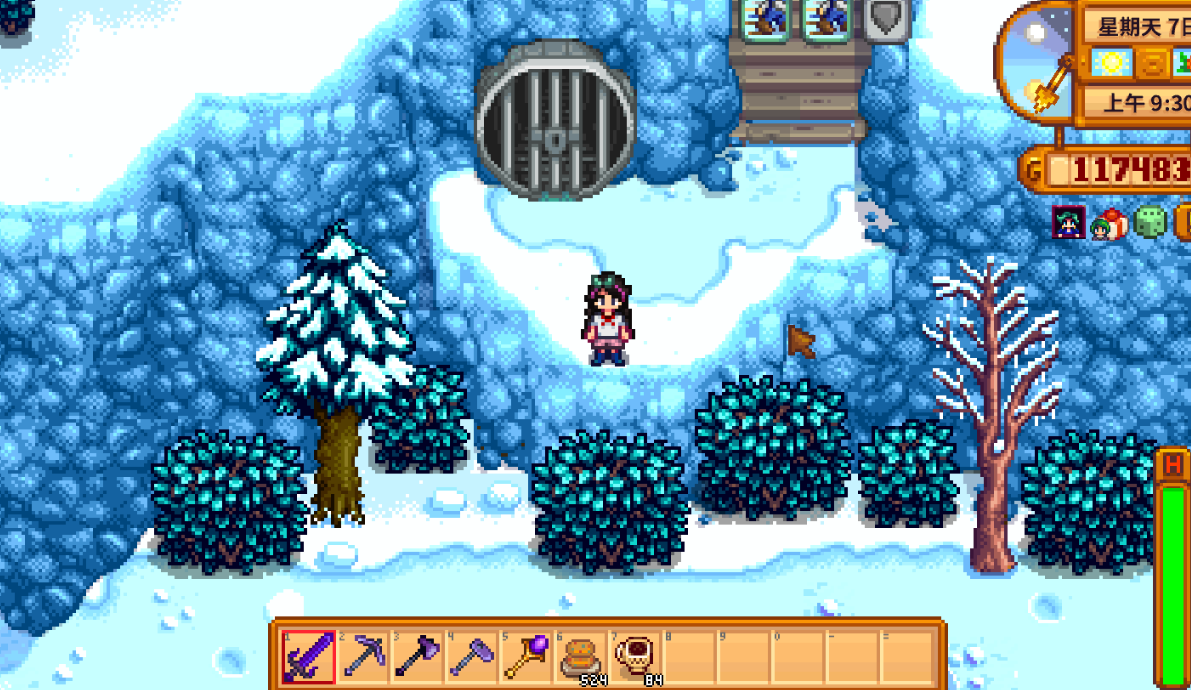The width and height of the screenshot is (1191, 690).
Task: Click the green dice luck buff icon
Action: [x=1150, y=223]
